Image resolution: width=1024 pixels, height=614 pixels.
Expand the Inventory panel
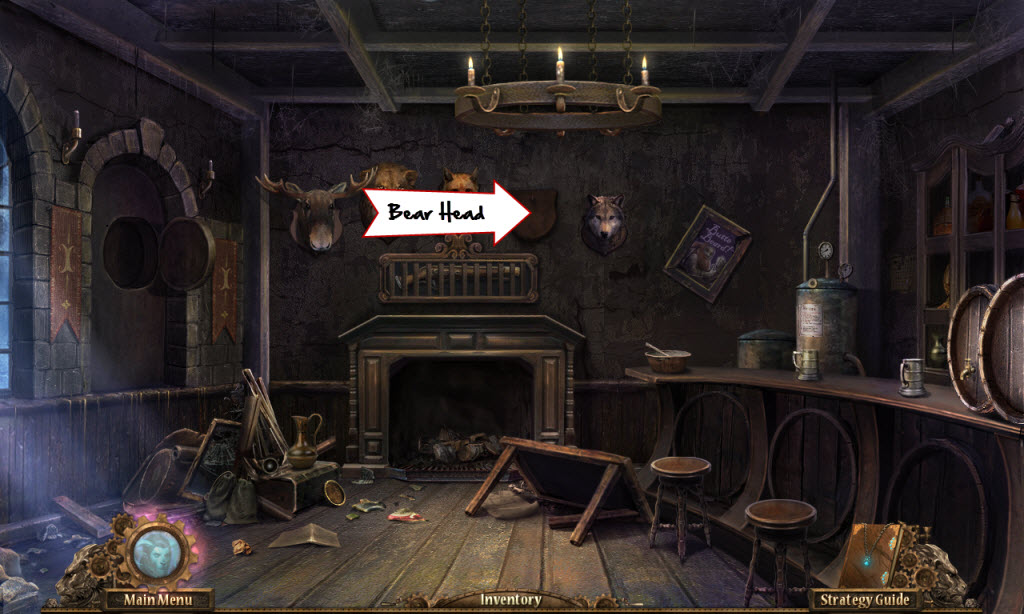(510, 600)
